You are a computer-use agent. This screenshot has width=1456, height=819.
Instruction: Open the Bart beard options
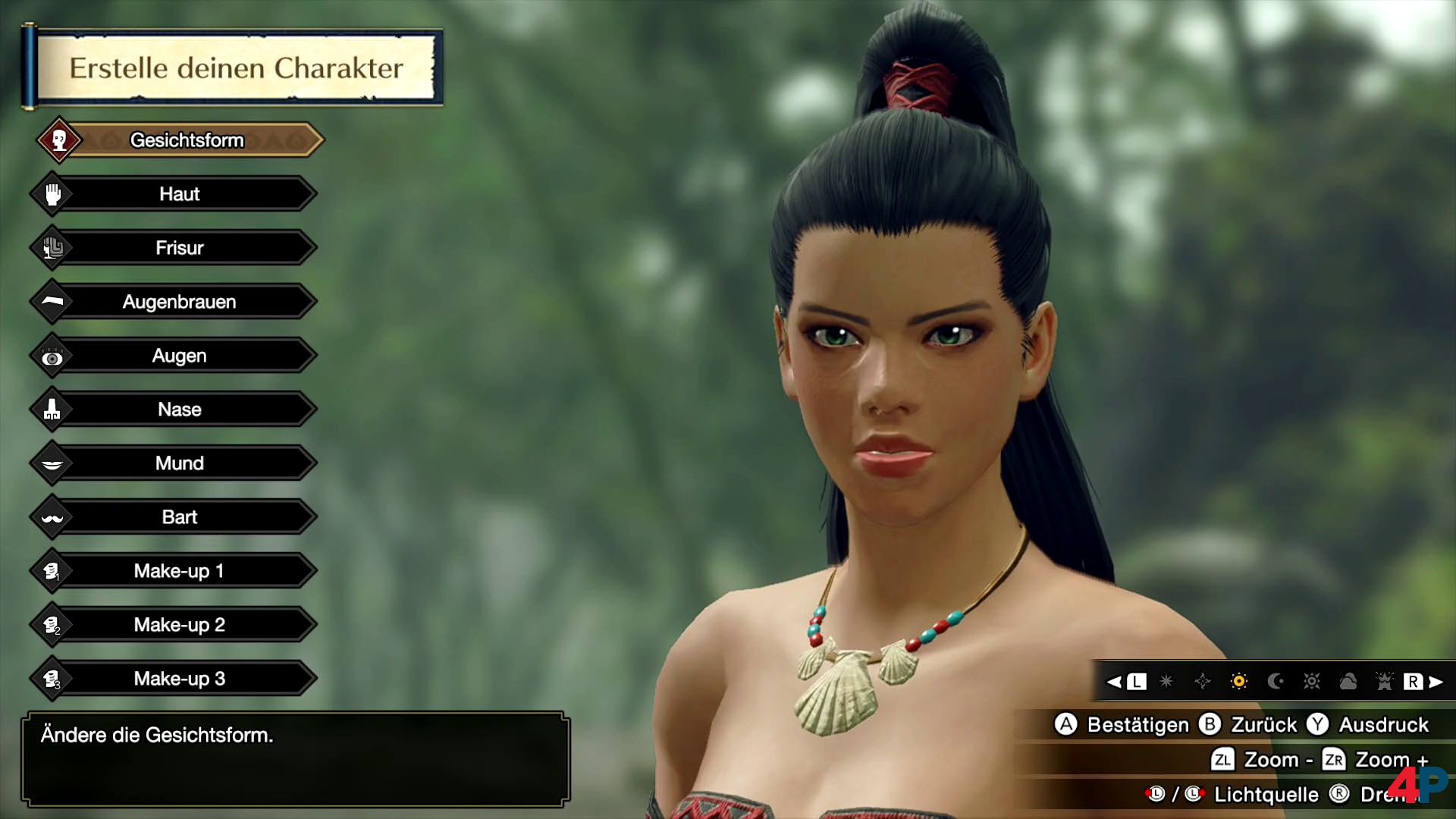pyautogui.click(x=179, y=517)
